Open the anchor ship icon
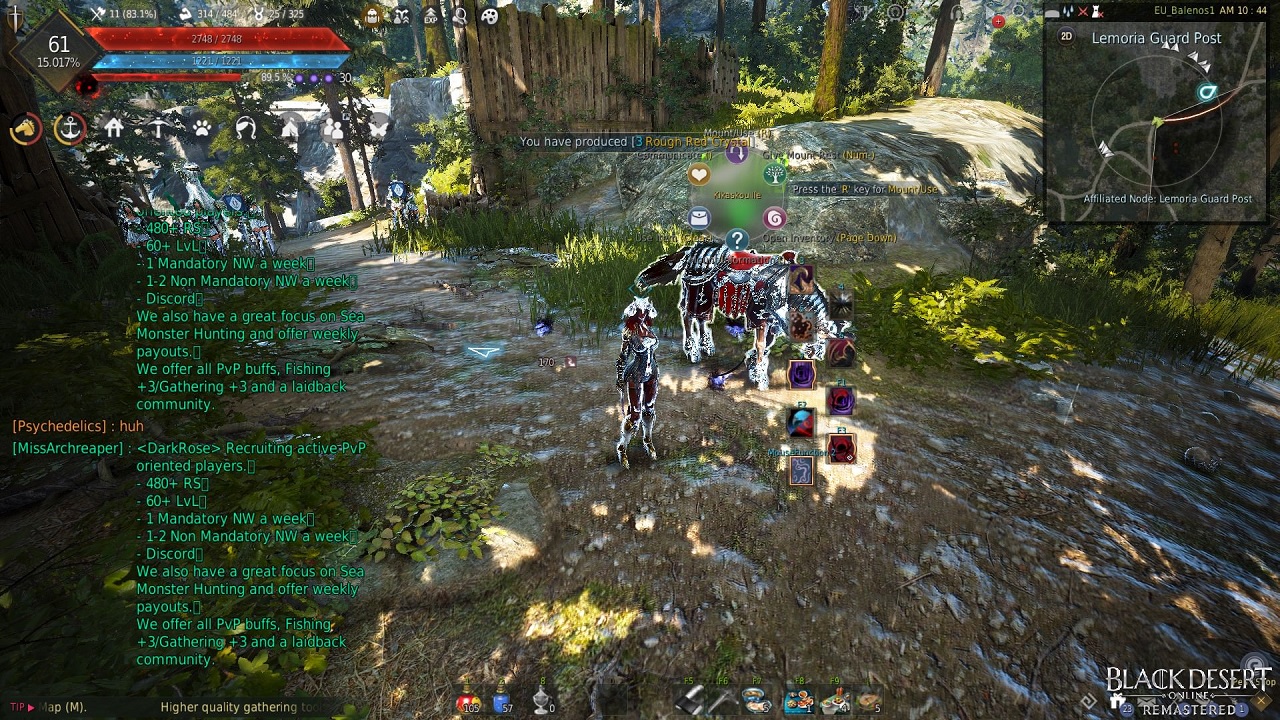Screen dimensions: 1280x720 [x=70, y=129]
